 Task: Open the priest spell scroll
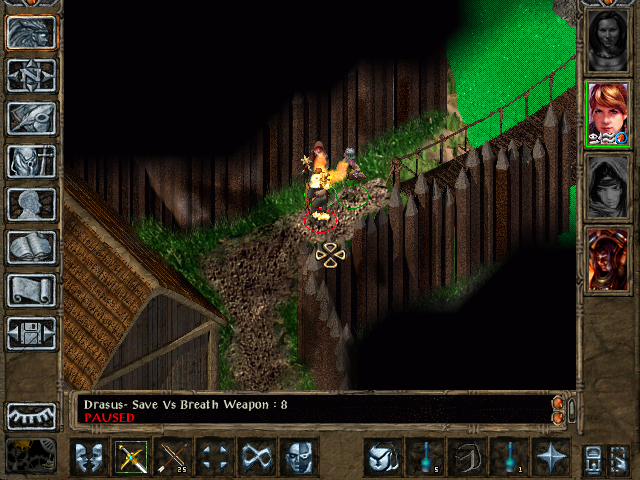pos(31,290)
